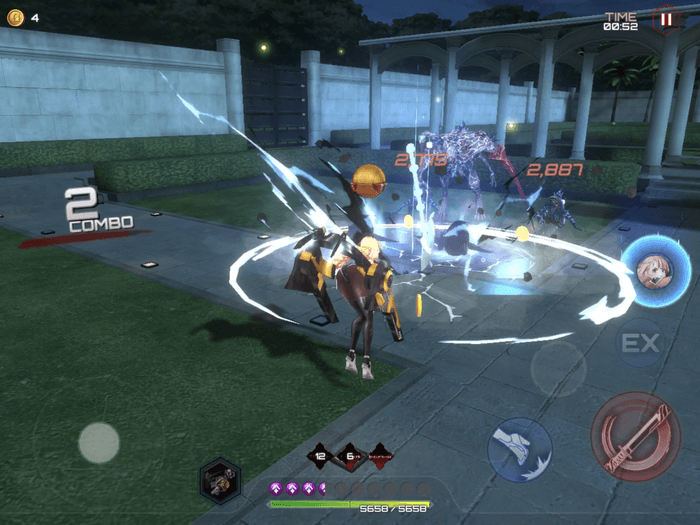Tap the red sword attack button
Viewport: 700px width, 525px height.
tap(635, 437)
